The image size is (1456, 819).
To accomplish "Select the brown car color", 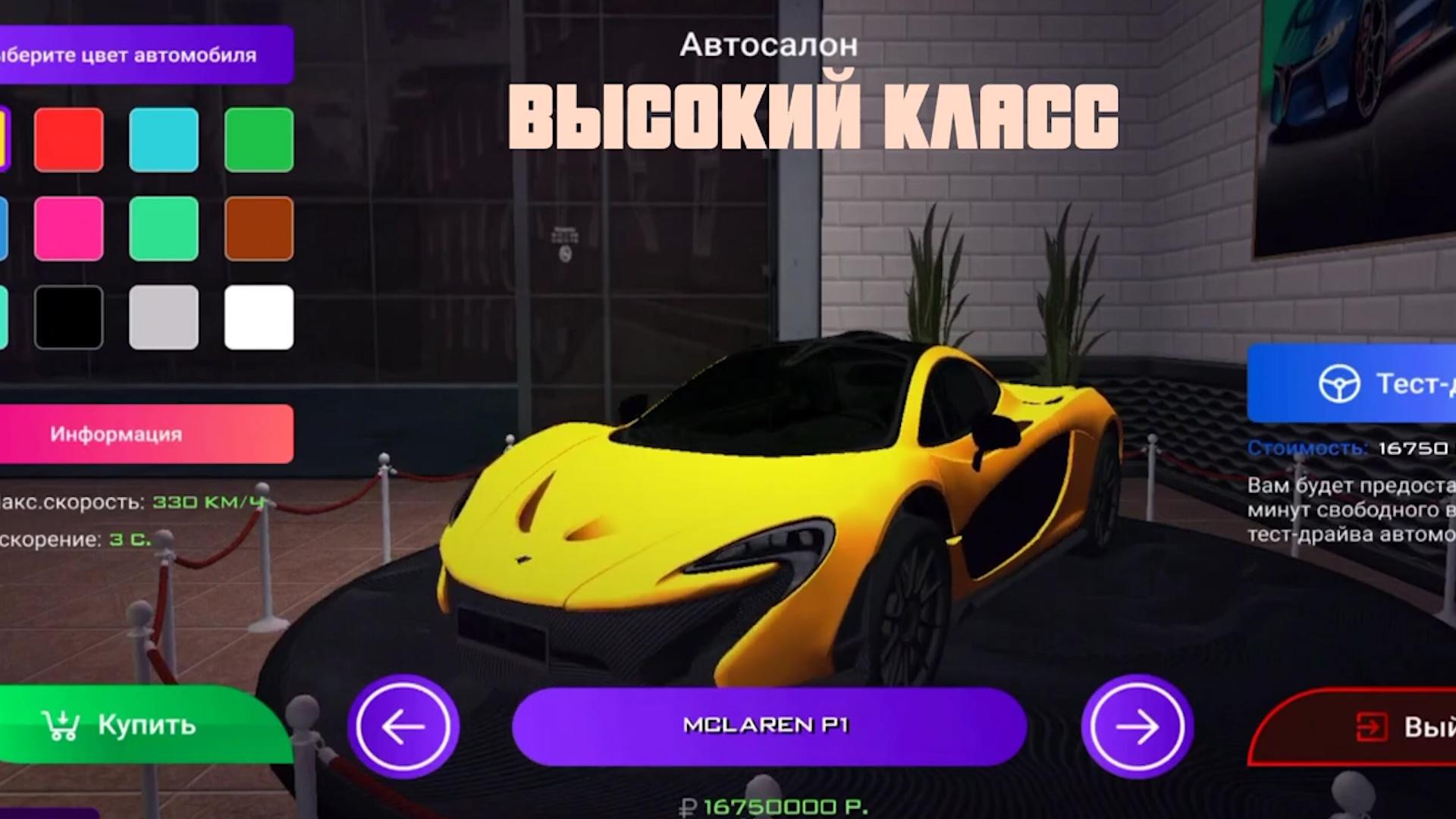I will 259,228.
